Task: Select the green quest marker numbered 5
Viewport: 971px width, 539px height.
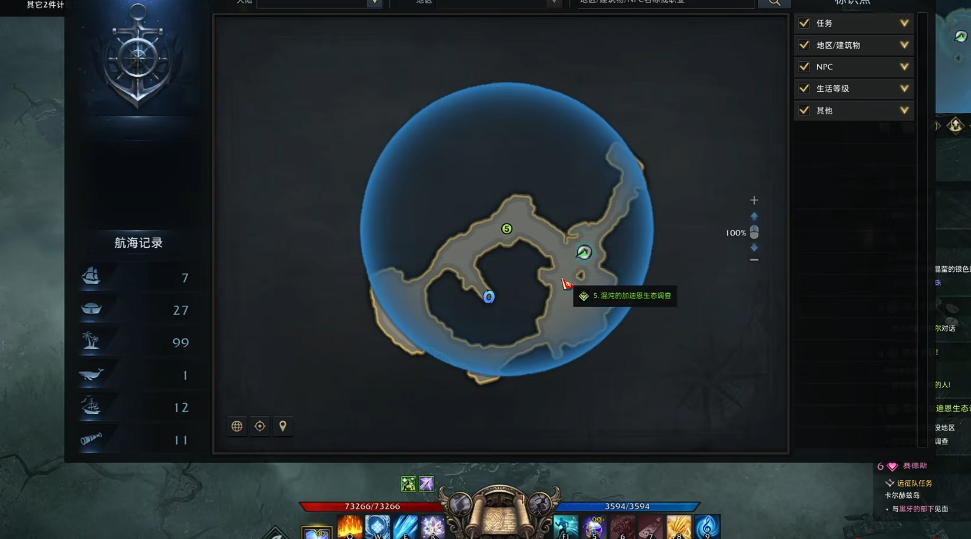Action: tap(506, 229)
